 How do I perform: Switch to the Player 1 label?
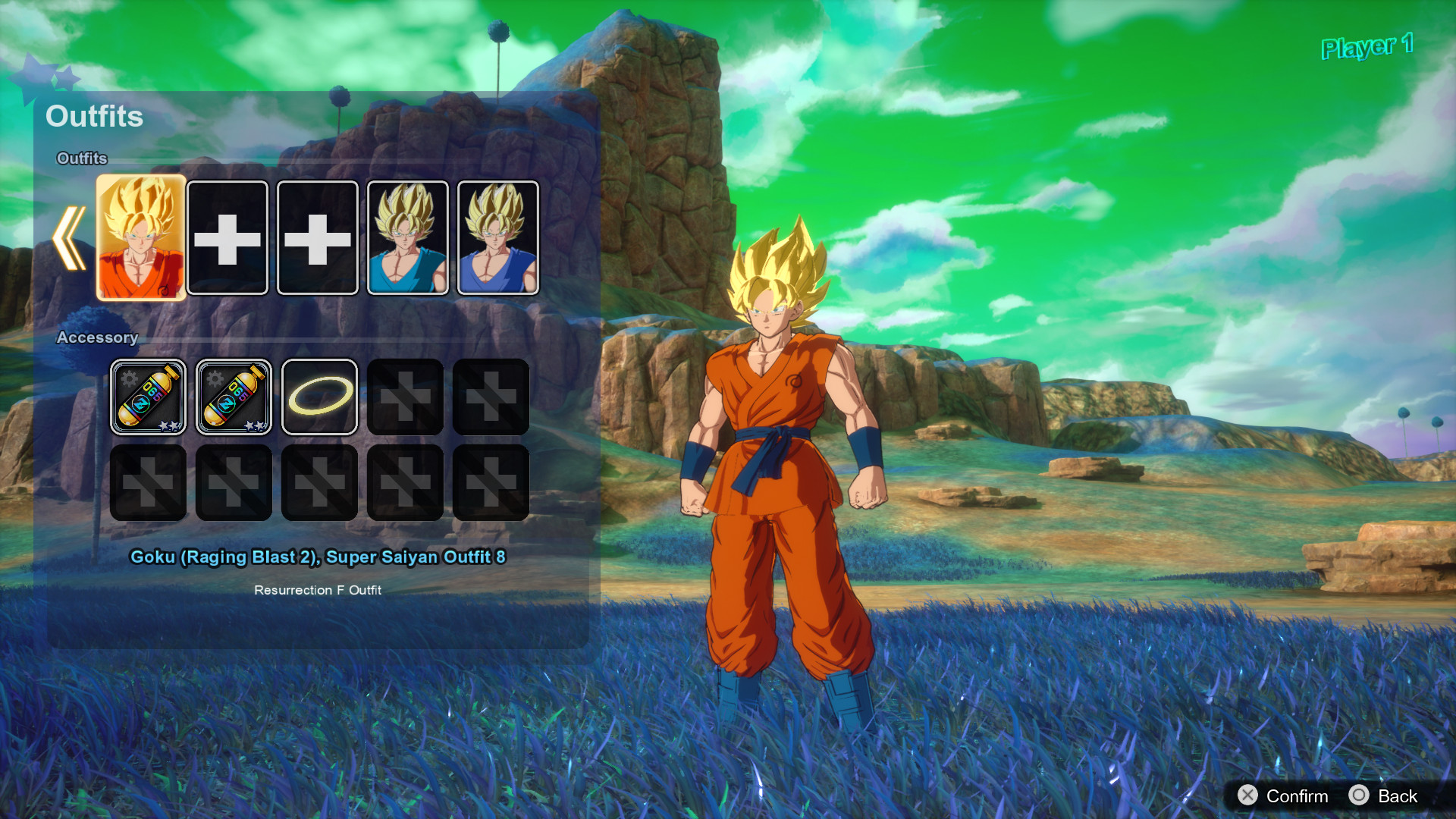(1365, 49)
